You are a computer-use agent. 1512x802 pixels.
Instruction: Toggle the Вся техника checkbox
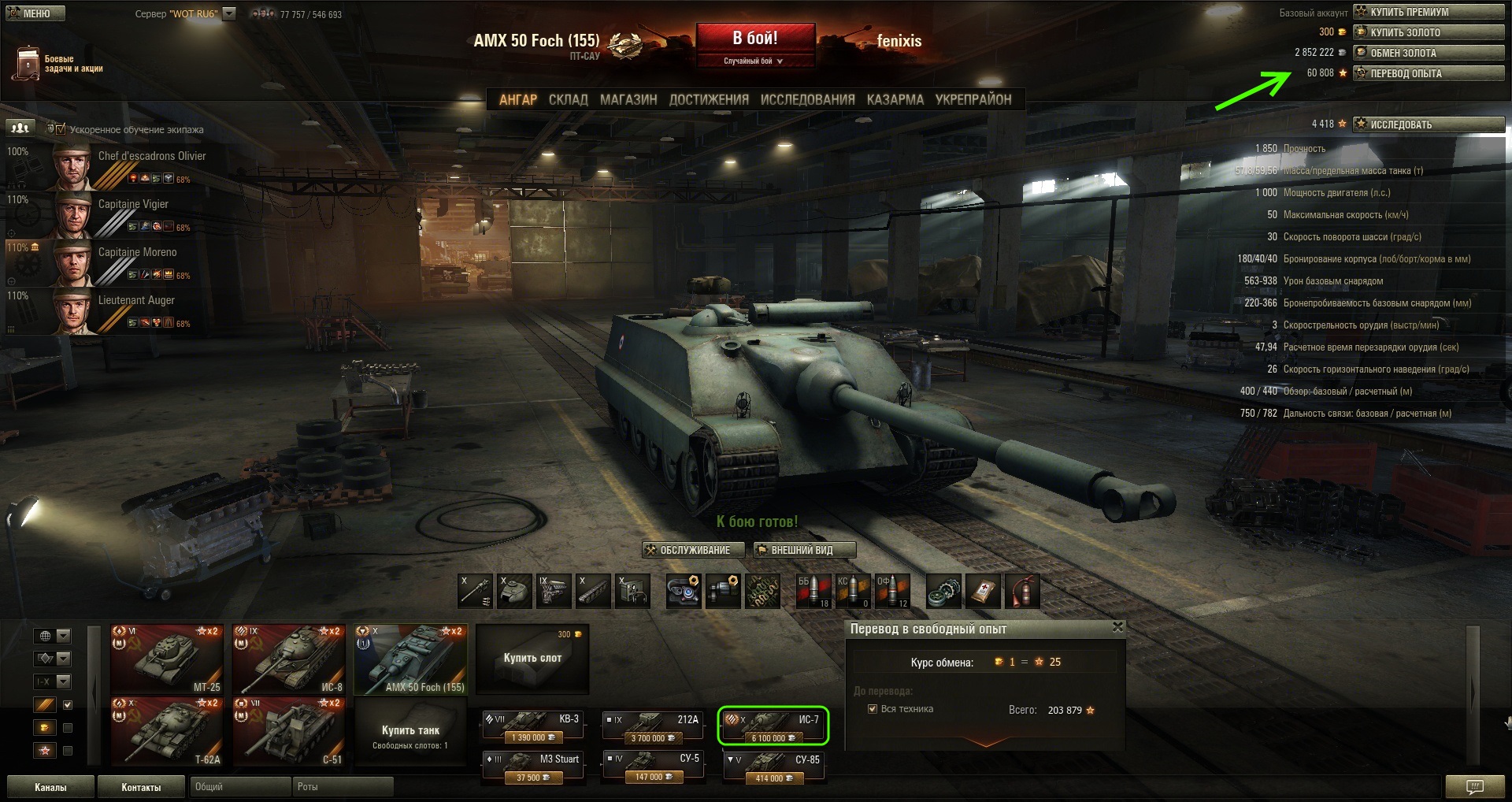point(873,709)
